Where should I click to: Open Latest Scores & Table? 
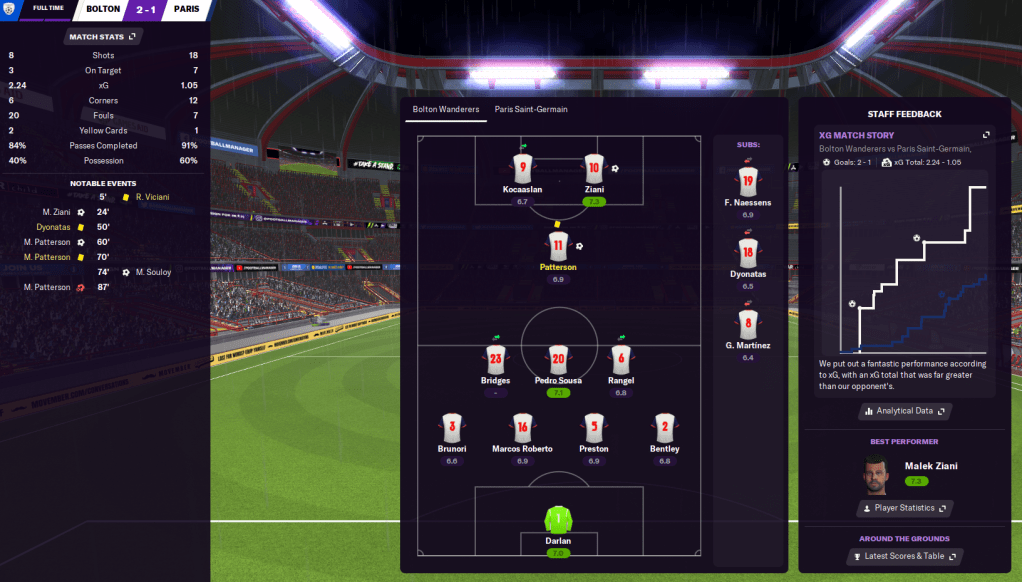903,556
